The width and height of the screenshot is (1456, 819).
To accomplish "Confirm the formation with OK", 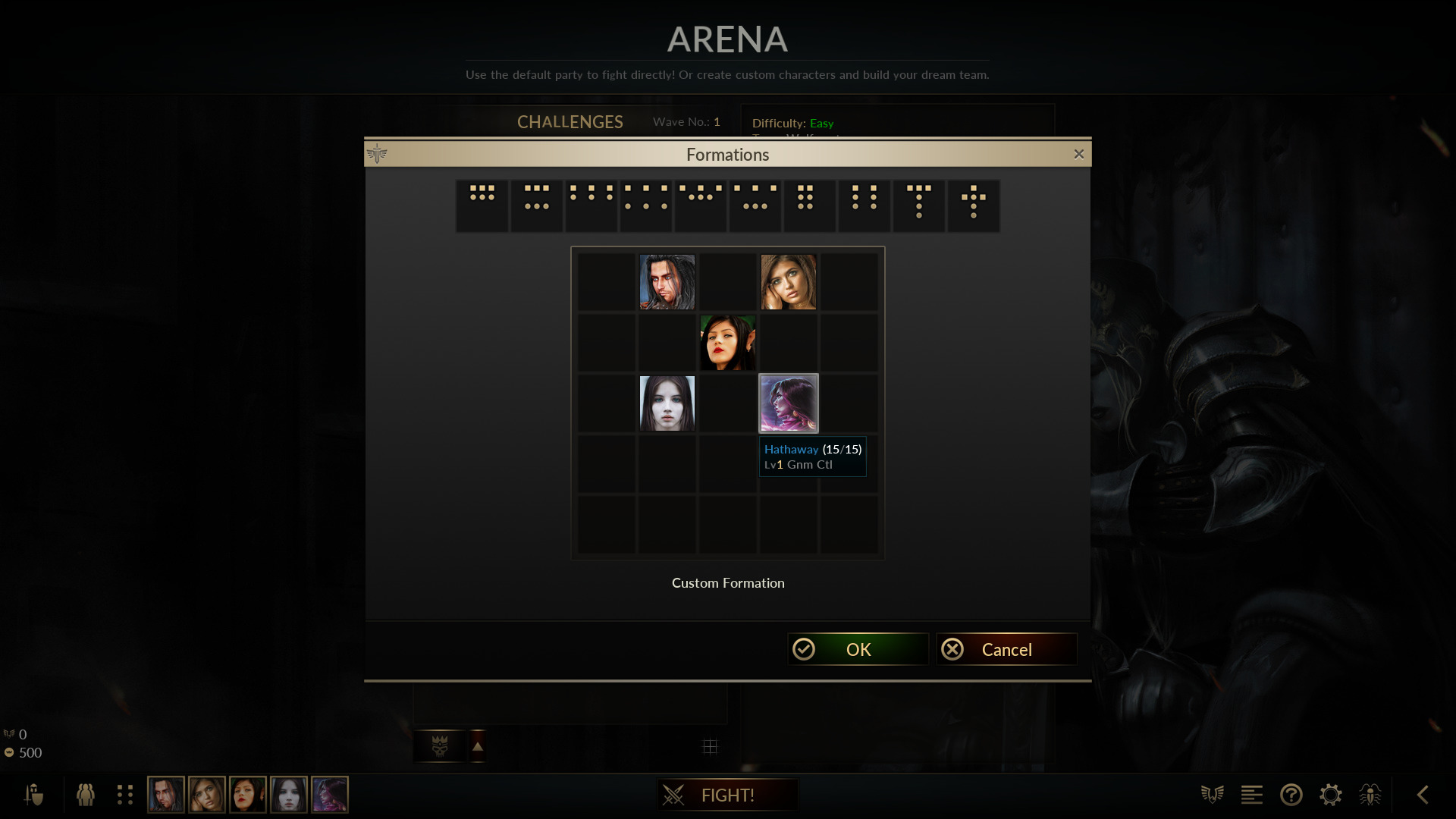I will click(858, 650).
